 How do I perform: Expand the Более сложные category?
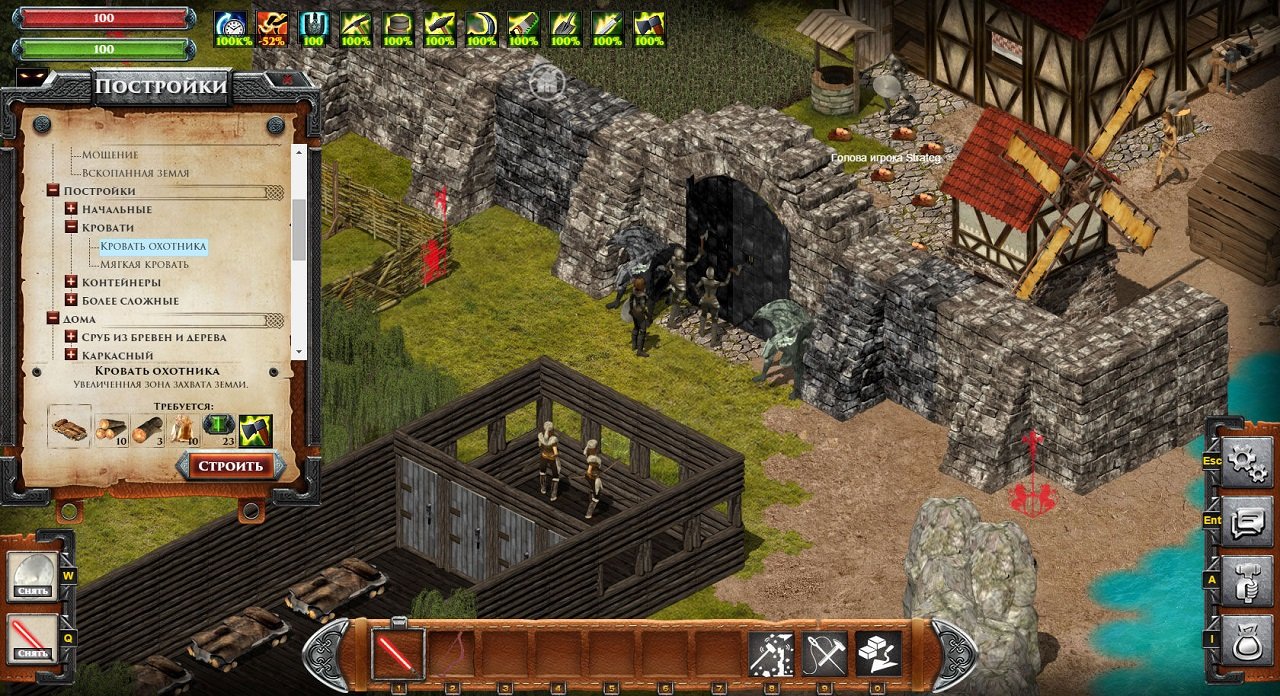point(72,300)
